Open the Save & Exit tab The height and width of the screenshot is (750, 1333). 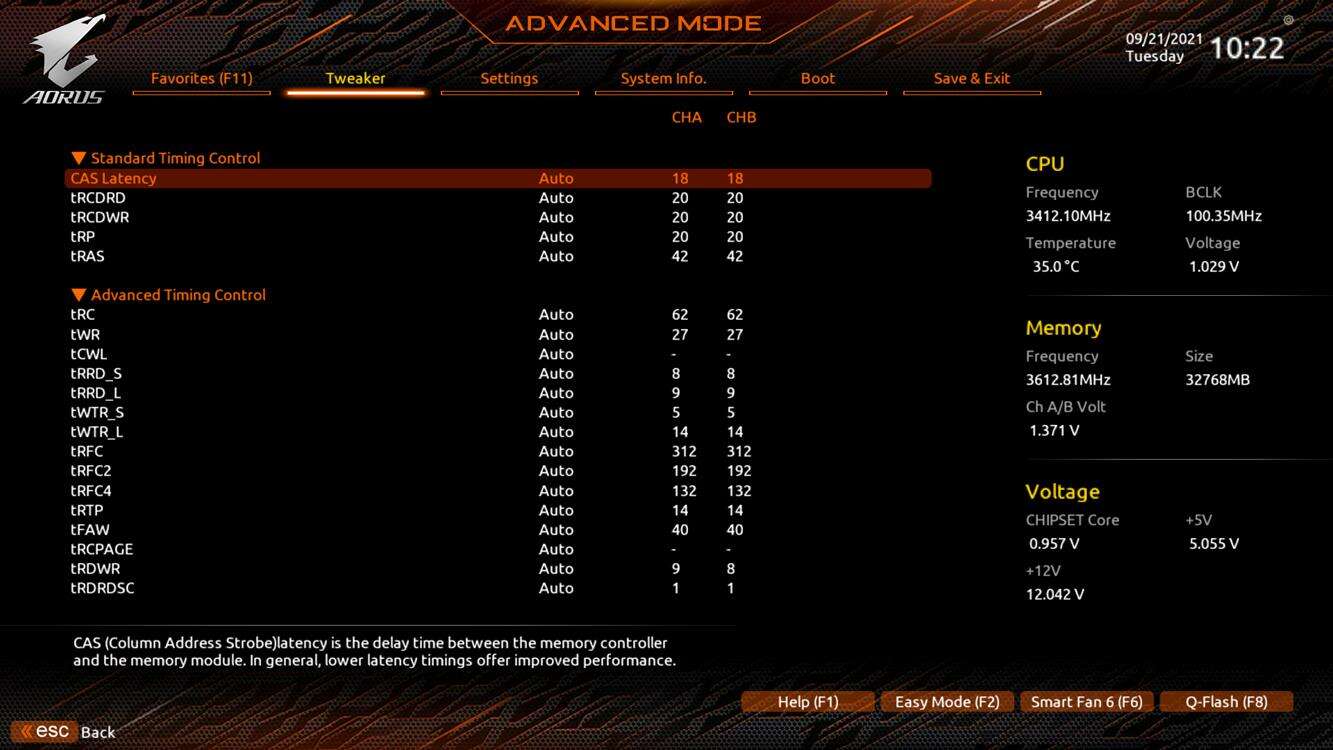(x=971, y=78)
